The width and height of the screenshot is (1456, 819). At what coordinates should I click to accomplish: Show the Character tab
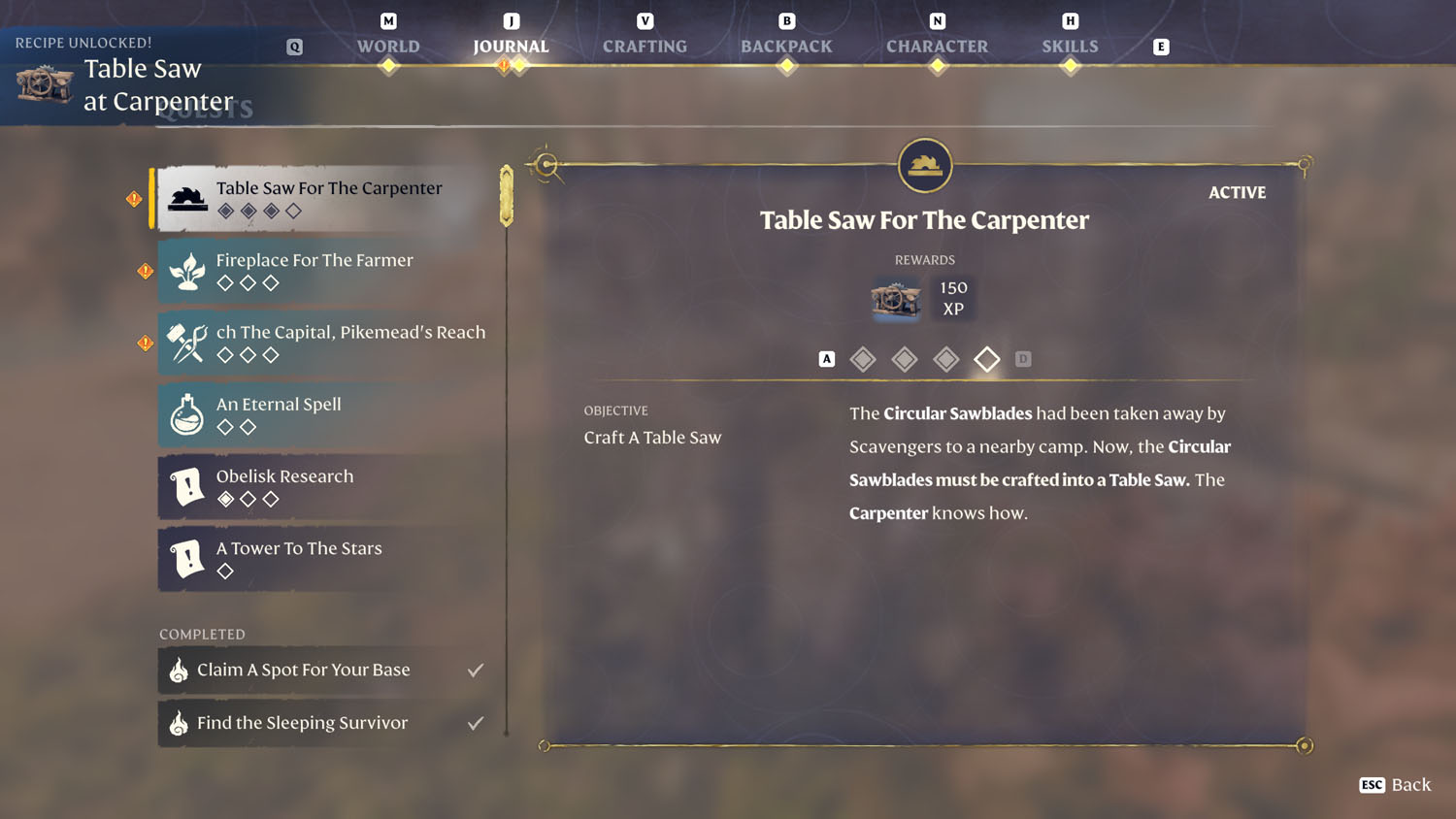[x=937, y=46]
